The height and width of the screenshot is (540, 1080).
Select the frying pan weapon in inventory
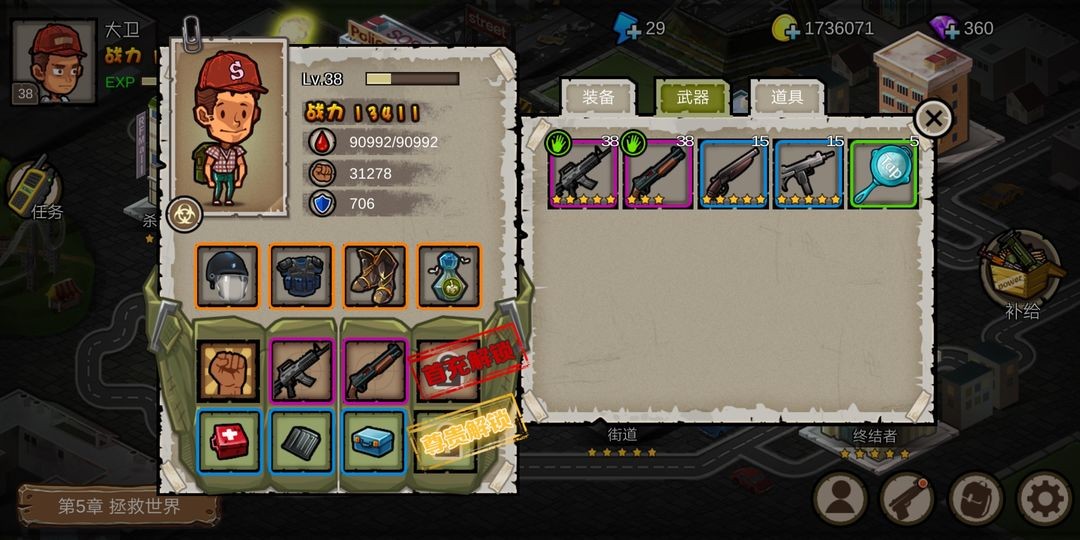[885, 174]
